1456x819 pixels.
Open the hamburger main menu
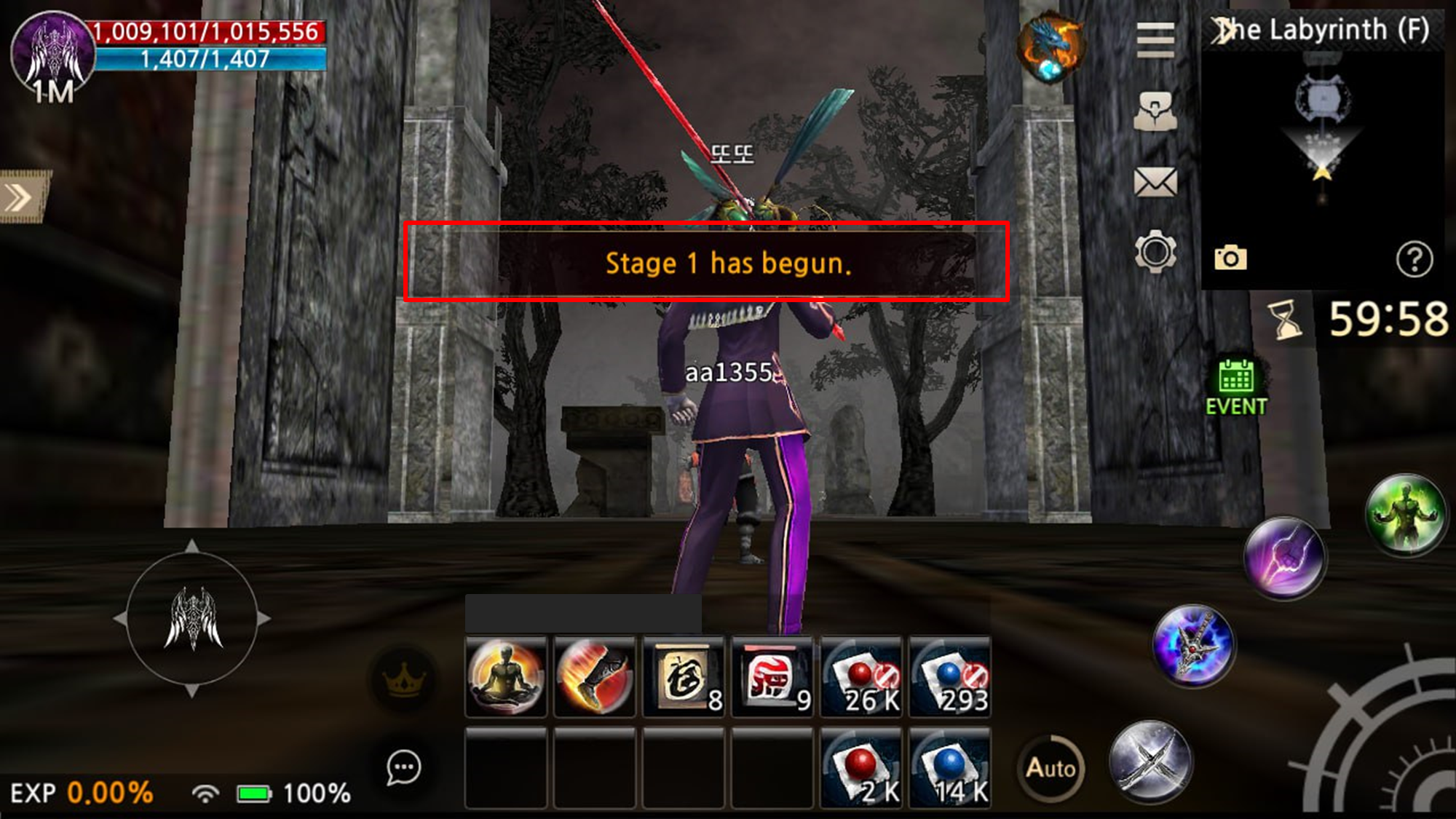(x=1155, y=39)
